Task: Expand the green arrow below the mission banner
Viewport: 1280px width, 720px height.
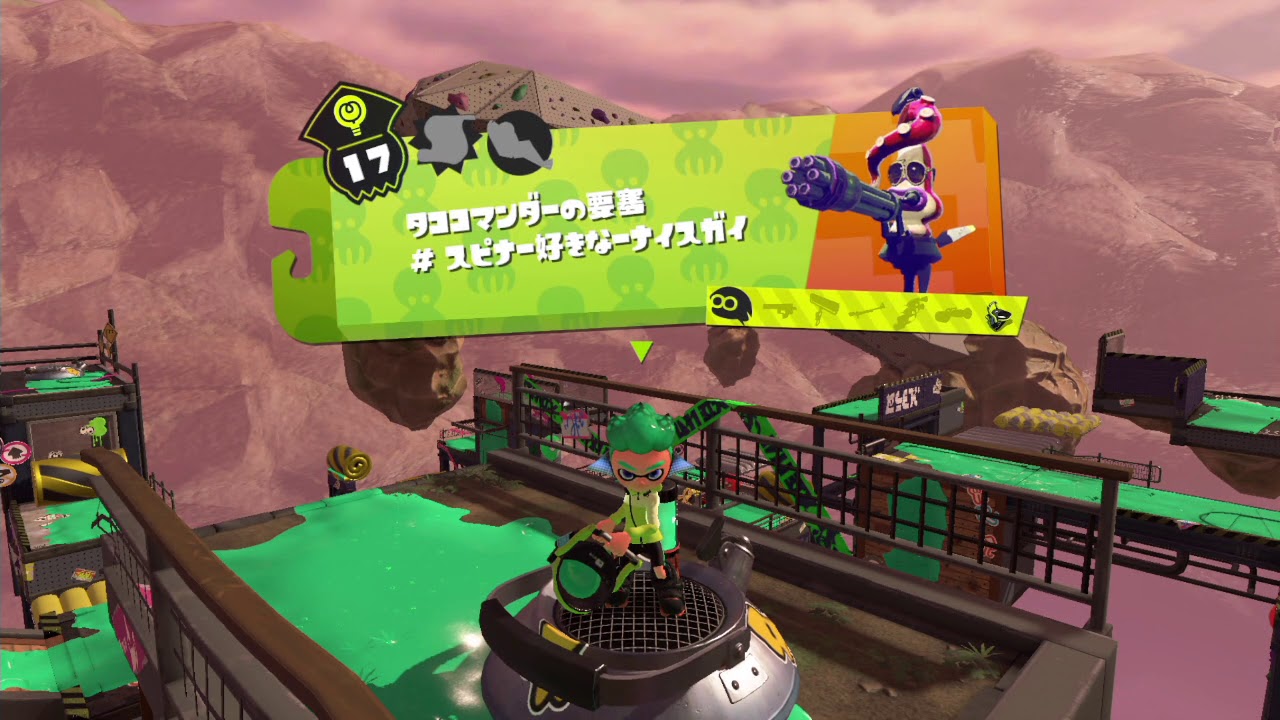Action: point(644,349)
